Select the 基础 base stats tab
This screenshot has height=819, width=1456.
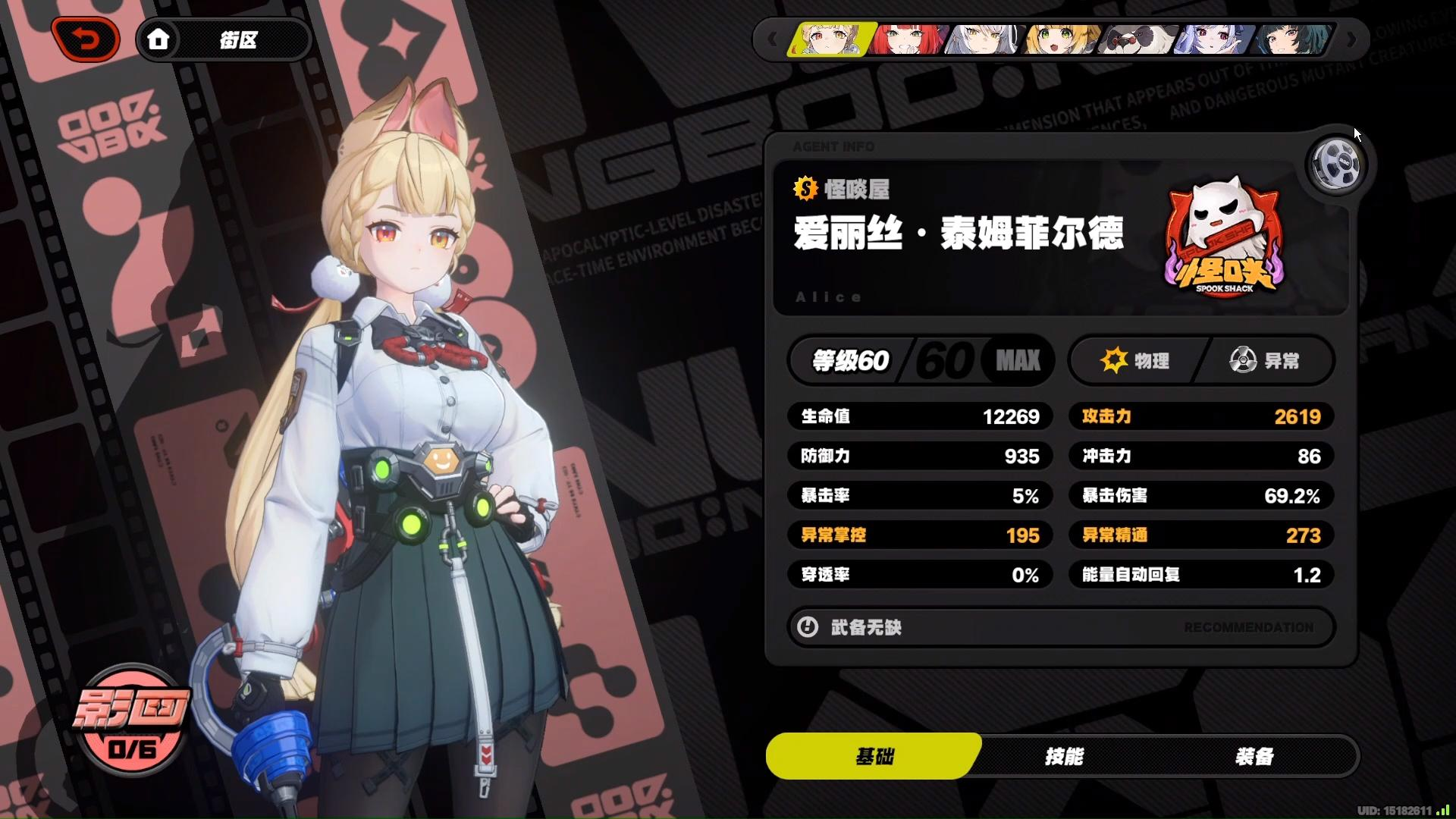click(874, 756)
